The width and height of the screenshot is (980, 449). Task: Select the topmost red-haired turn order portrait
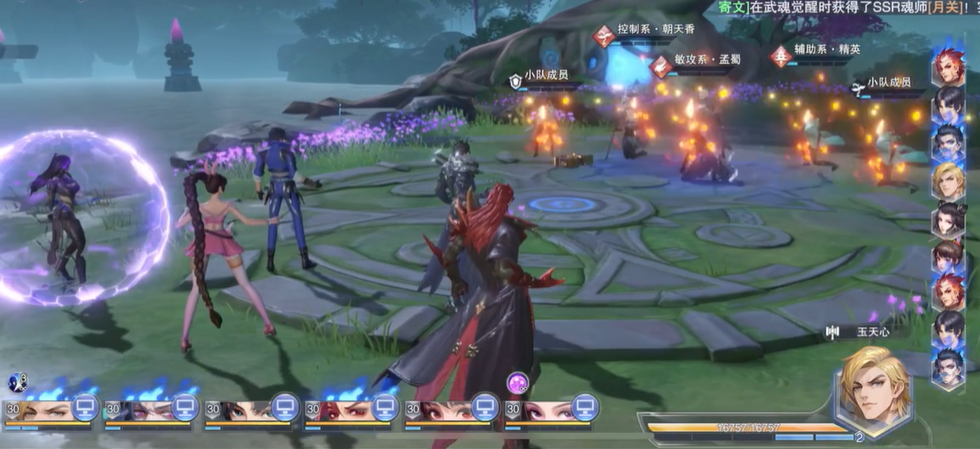[948, 67]
